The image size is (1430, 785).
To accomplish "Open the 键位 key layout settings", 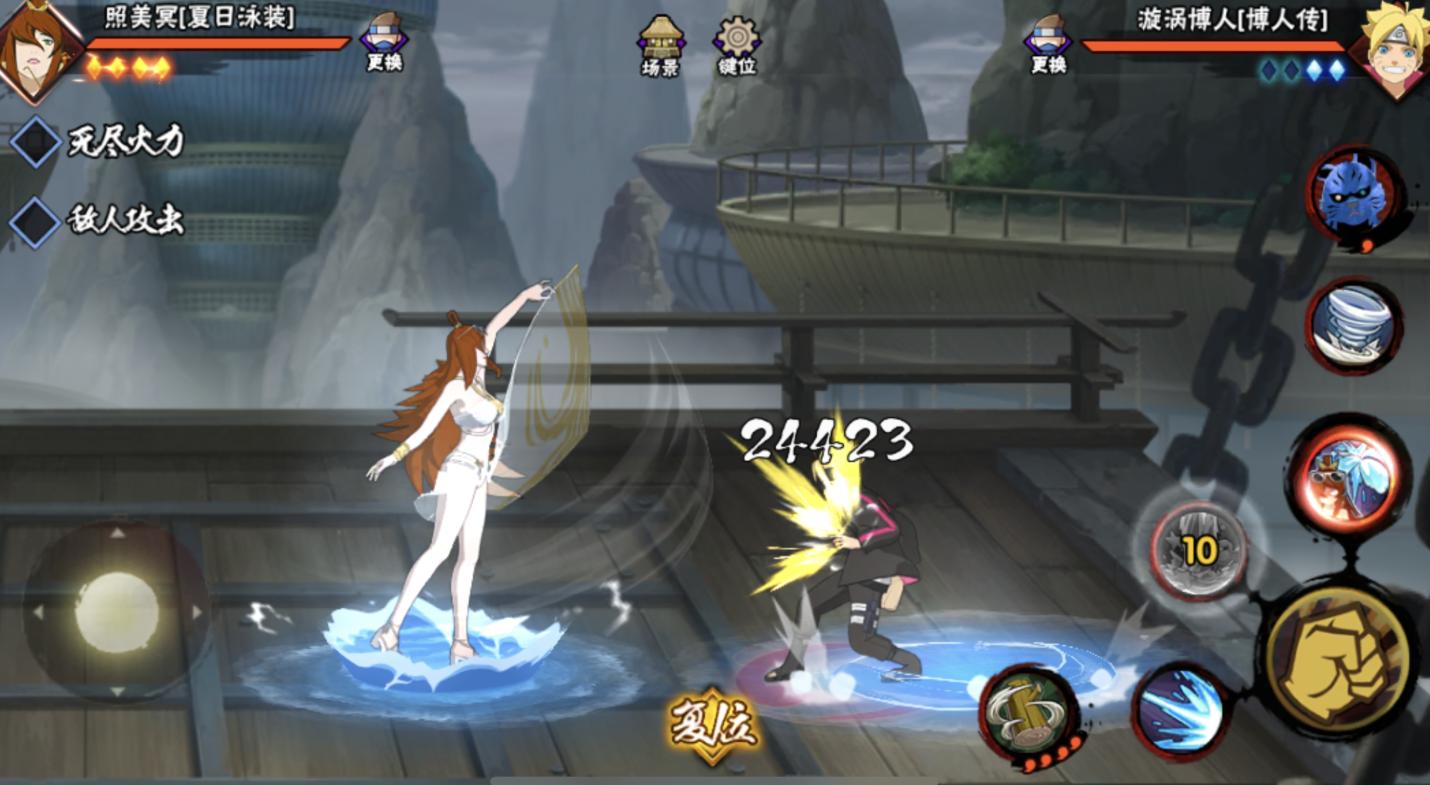I will (737, 44).
